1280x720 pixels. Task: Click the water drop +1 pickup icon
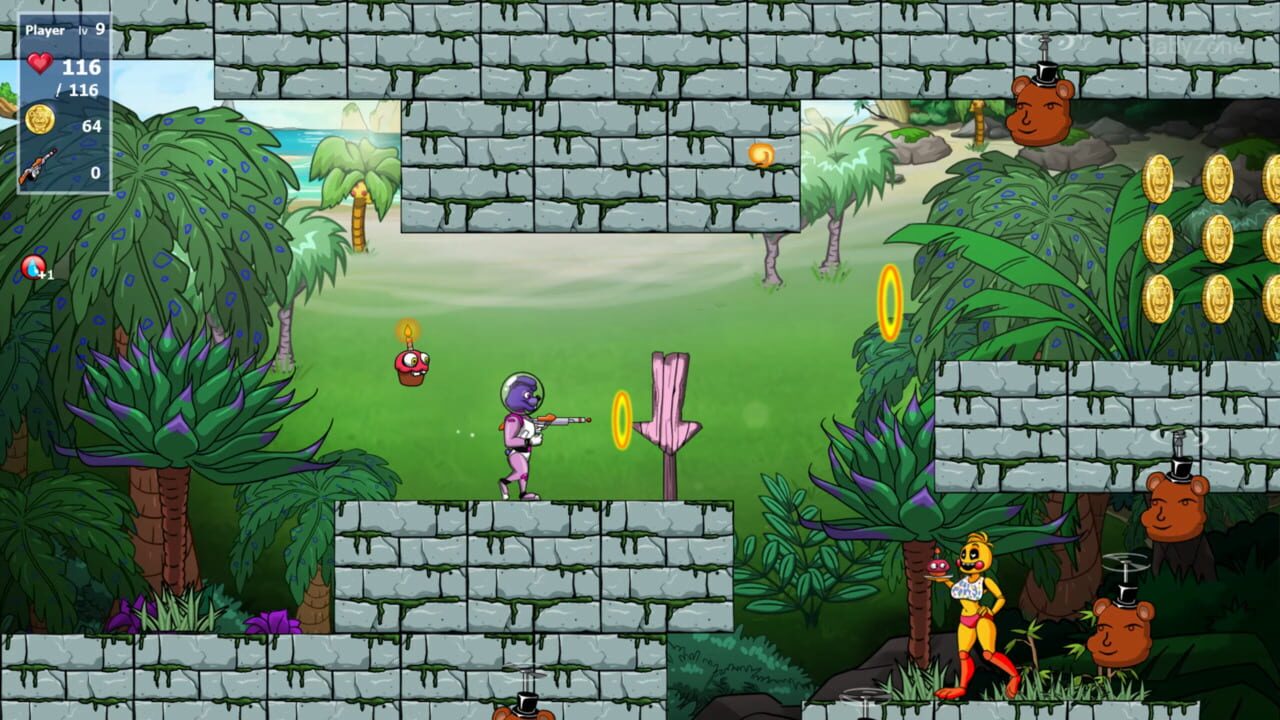32,265
